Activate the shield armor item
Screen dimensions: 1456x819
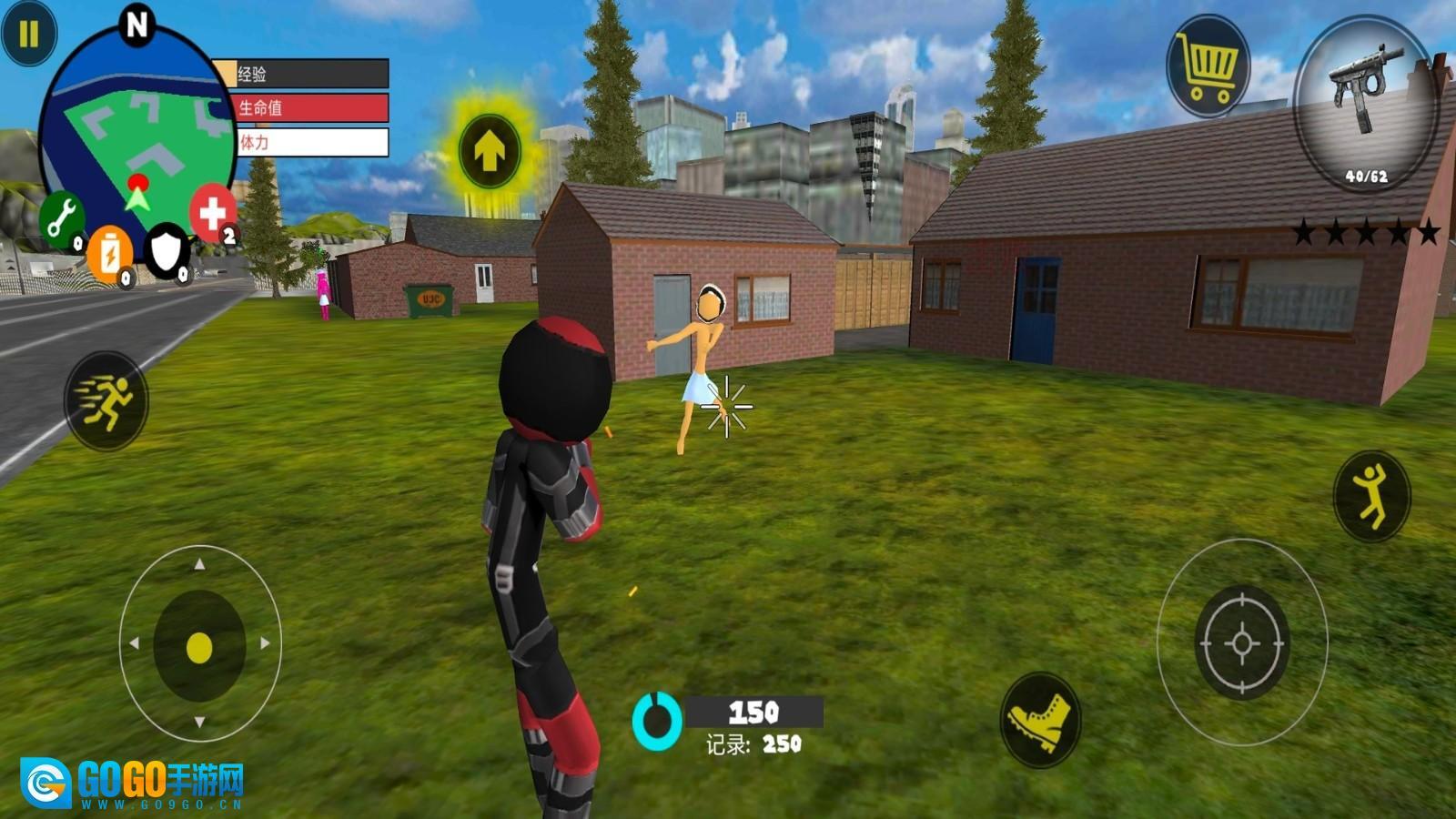point(167,249)
